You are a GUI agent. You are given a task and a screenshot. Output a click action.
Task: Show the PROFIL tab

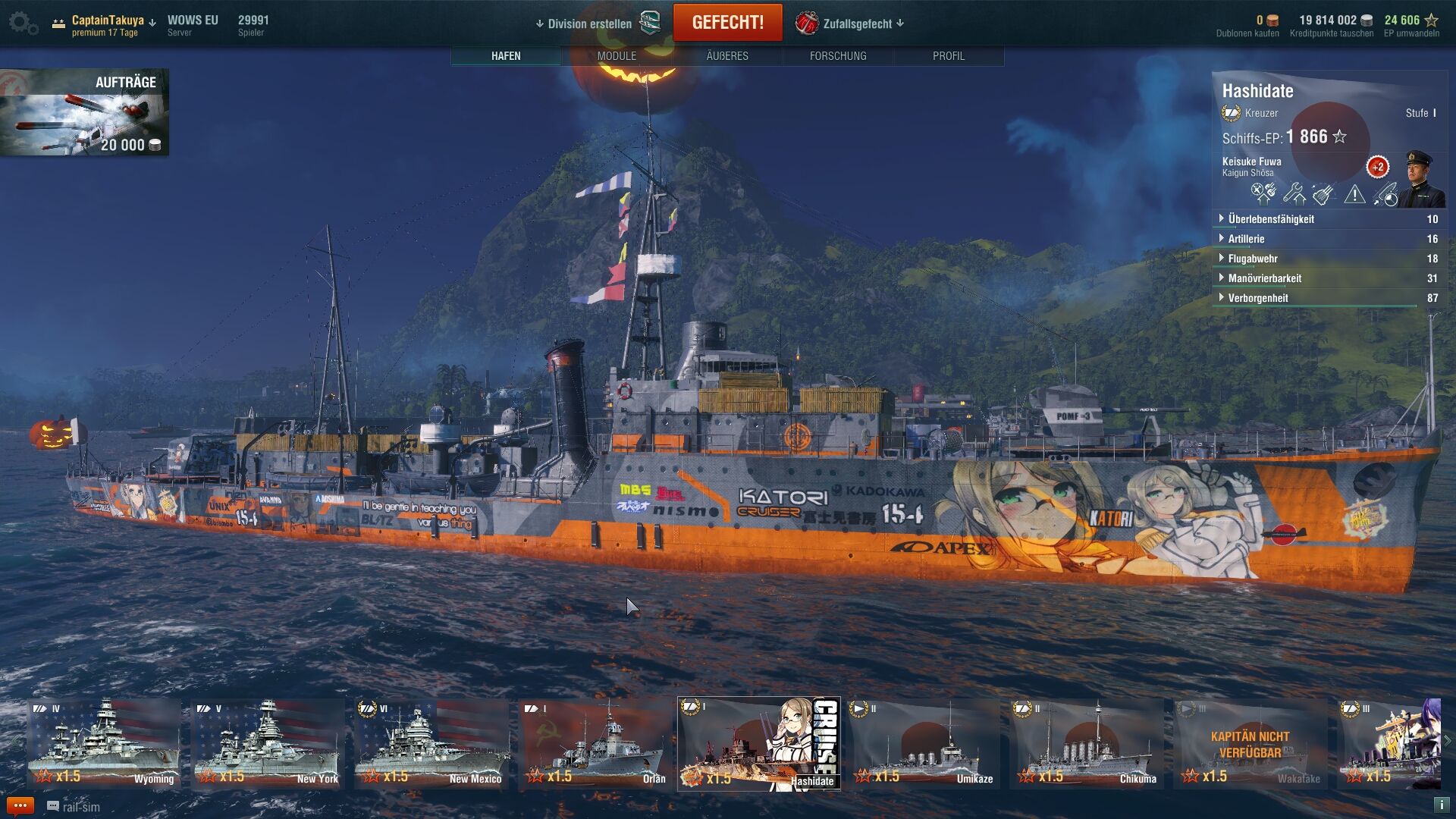(x=949, y=56)
